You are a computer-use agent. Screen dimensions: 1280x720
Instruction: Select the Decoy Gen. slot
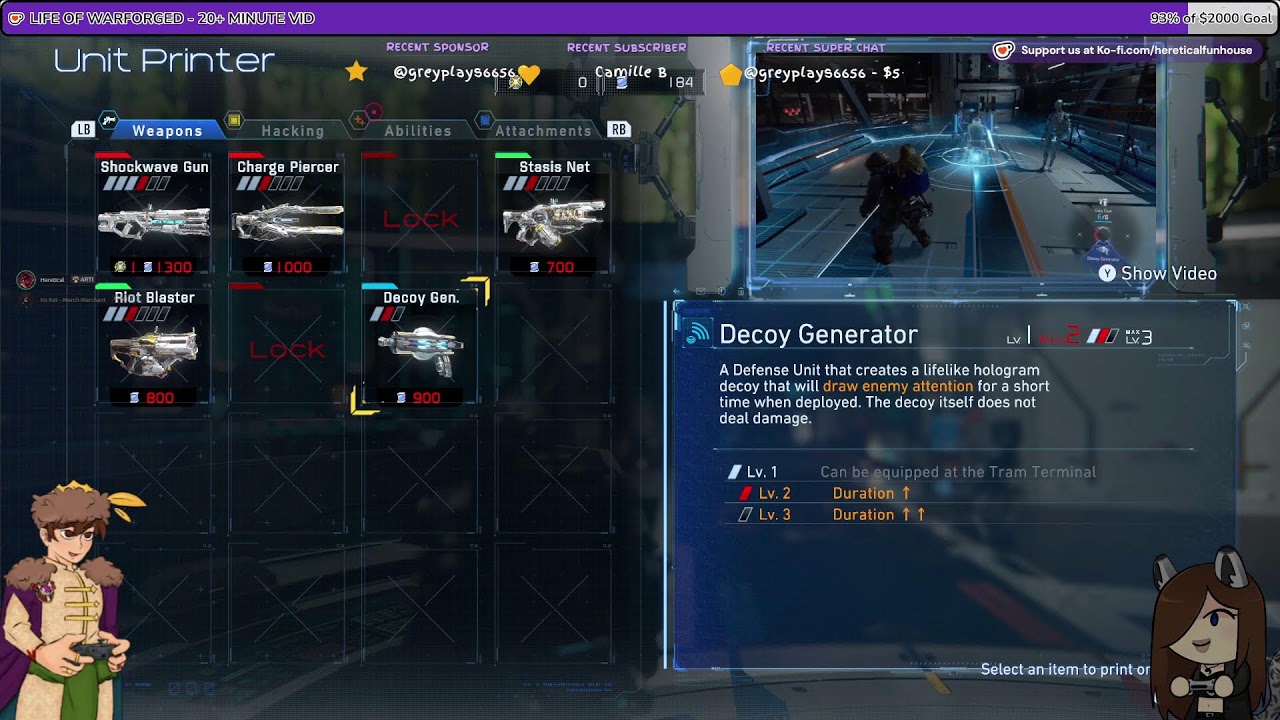(x=421, y=347)
